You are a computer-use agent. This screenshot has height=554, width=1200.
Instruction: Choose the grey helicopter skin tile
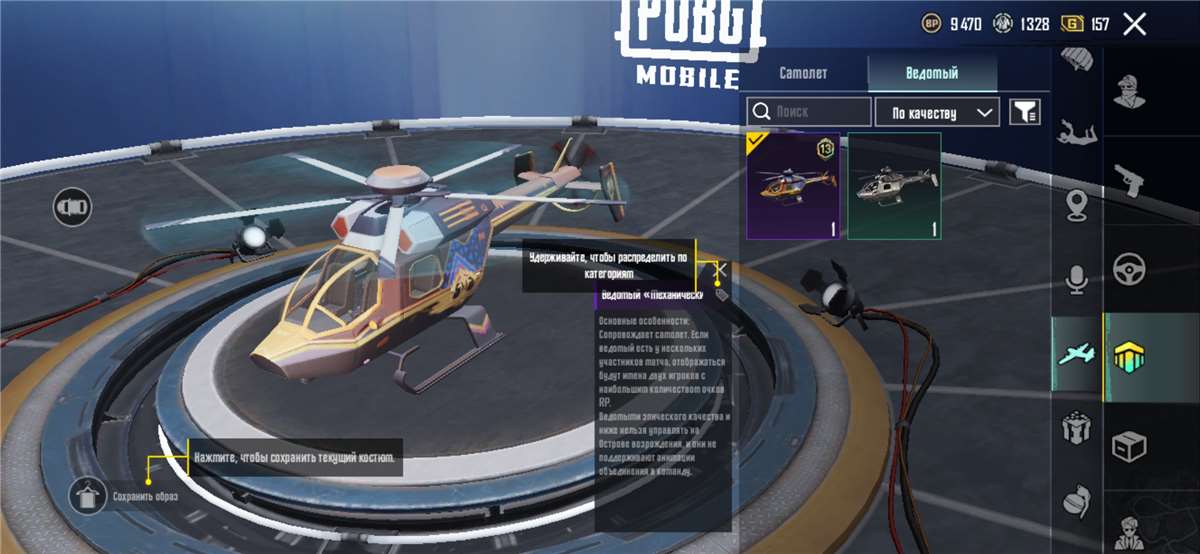[894, 186]
